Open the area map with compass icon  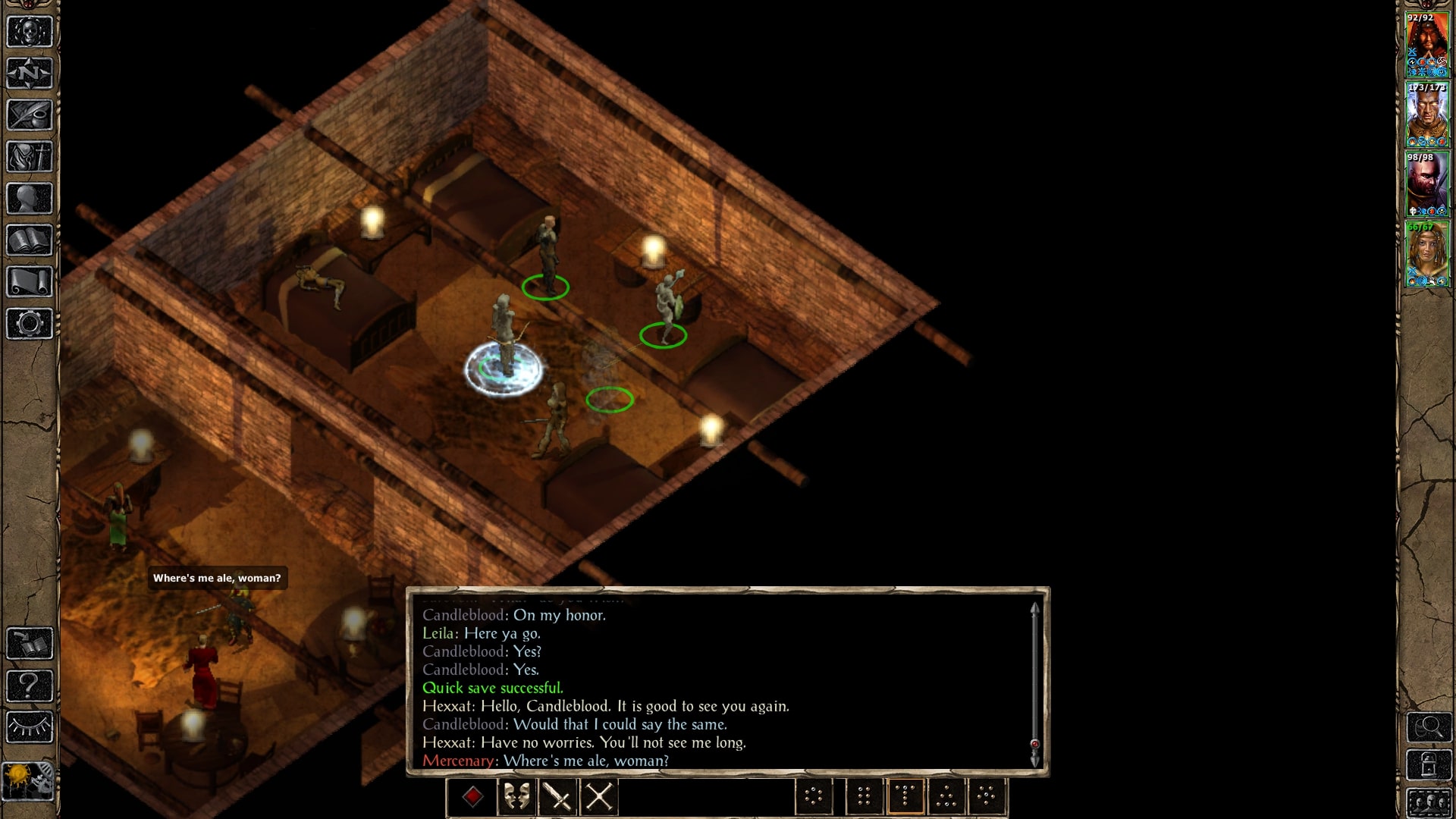(30, 74)
